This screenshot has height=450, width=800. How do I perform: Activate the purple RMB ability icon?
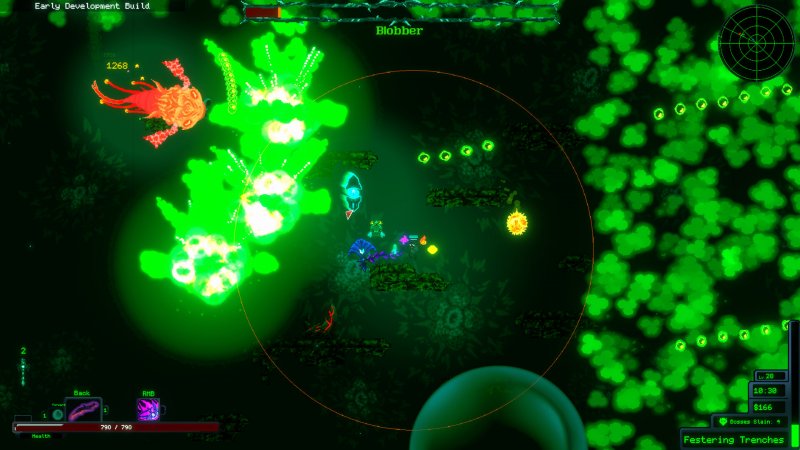click(148, 409)
